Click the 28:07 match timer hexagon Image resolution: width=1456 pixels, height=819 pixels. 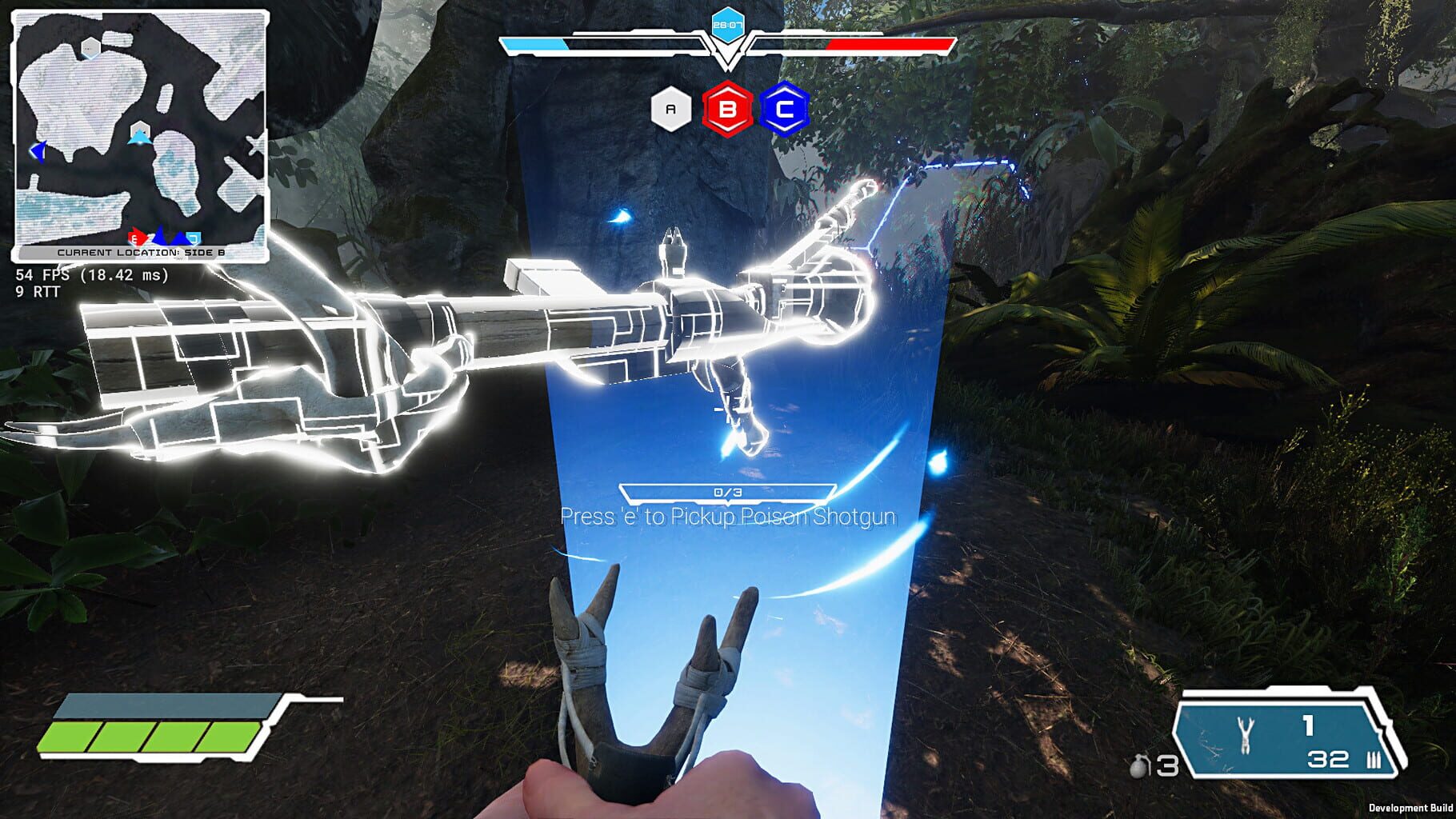pos(728,24)
